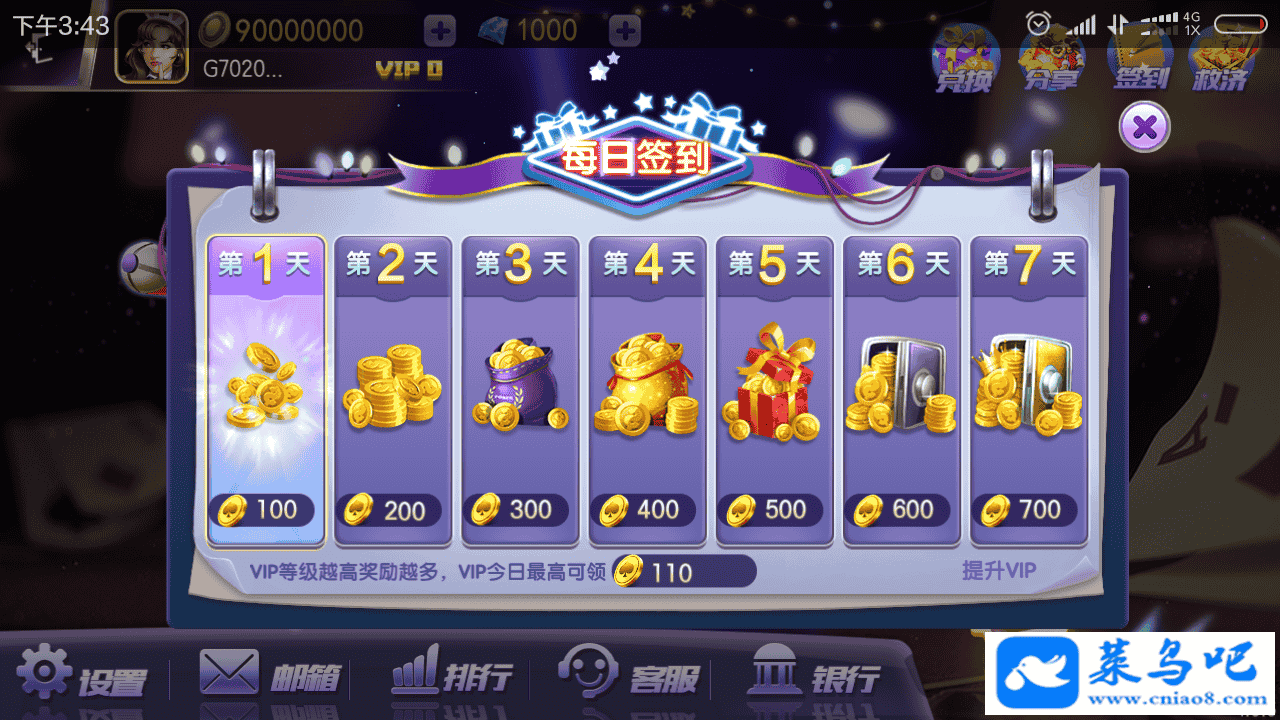Image resolution: width=1280 pixels, height=720 pixels.
Task: Show the 排行 ranking board
Action: click(452, 675)
